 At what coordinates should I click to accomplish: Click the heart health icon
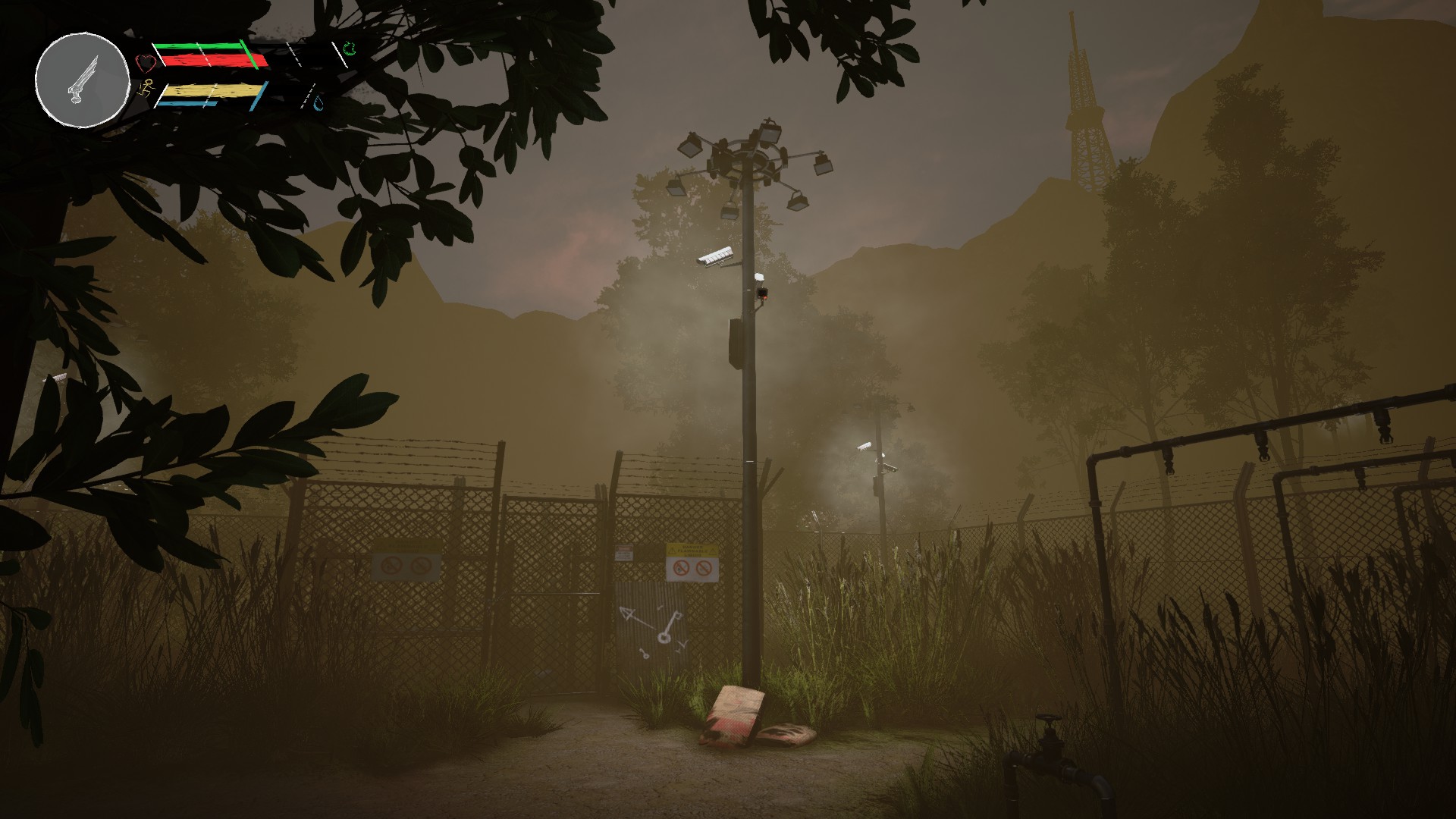coord(144,62)
